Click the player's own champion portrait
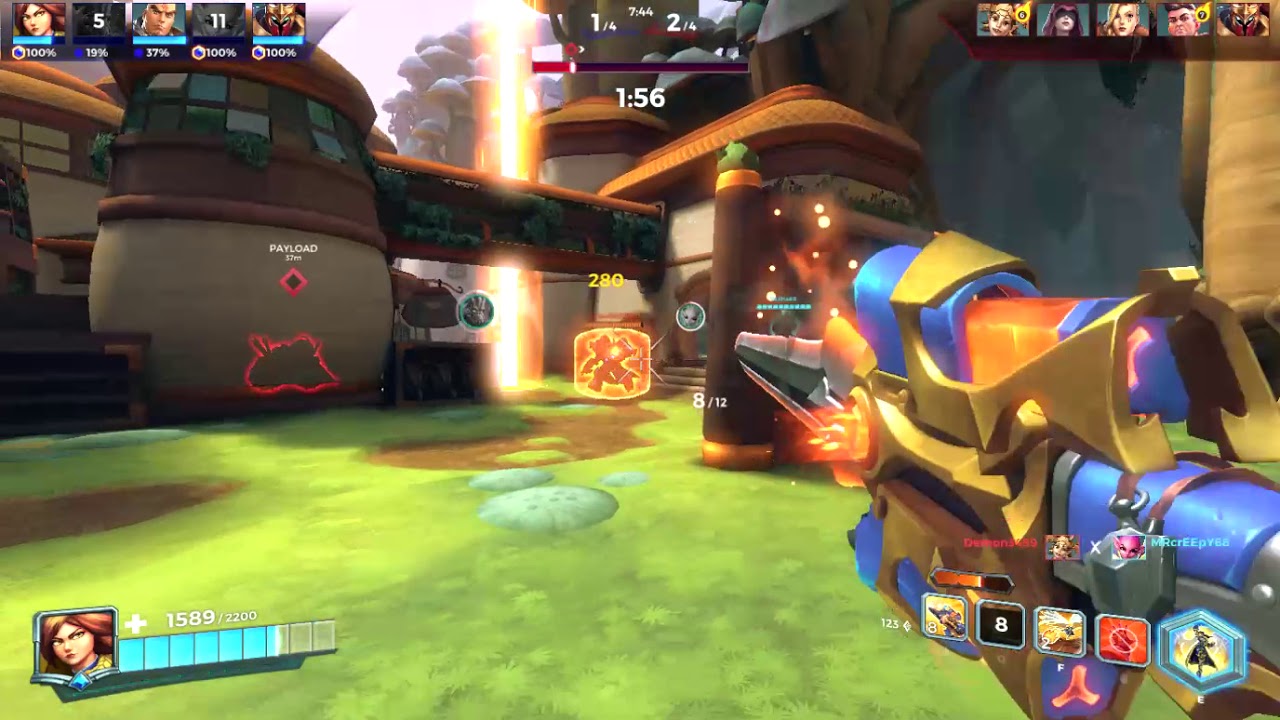 [x=75, y=645]
